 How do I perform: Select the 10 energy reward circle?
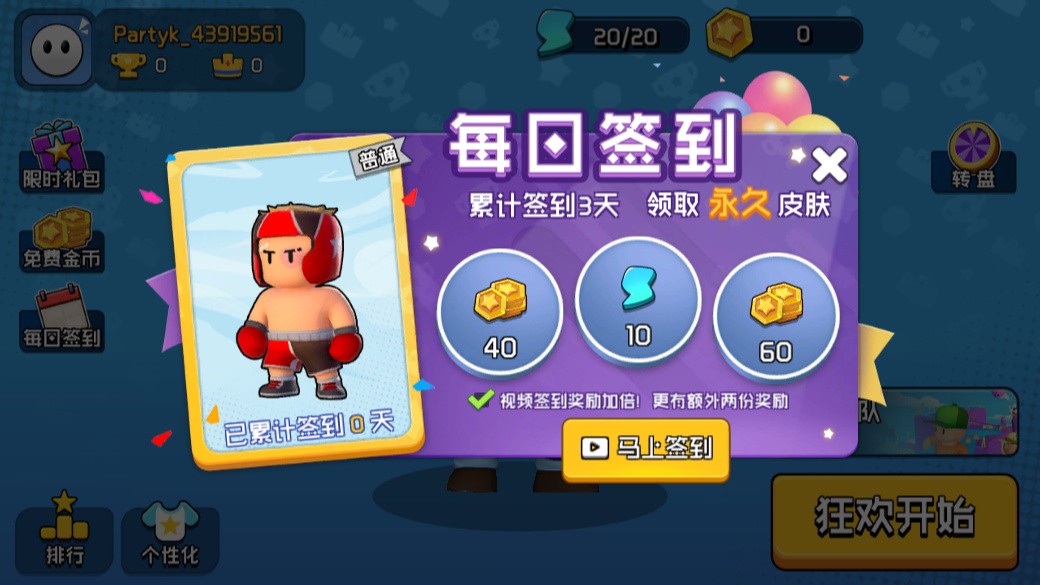click(x=638, y=302)
